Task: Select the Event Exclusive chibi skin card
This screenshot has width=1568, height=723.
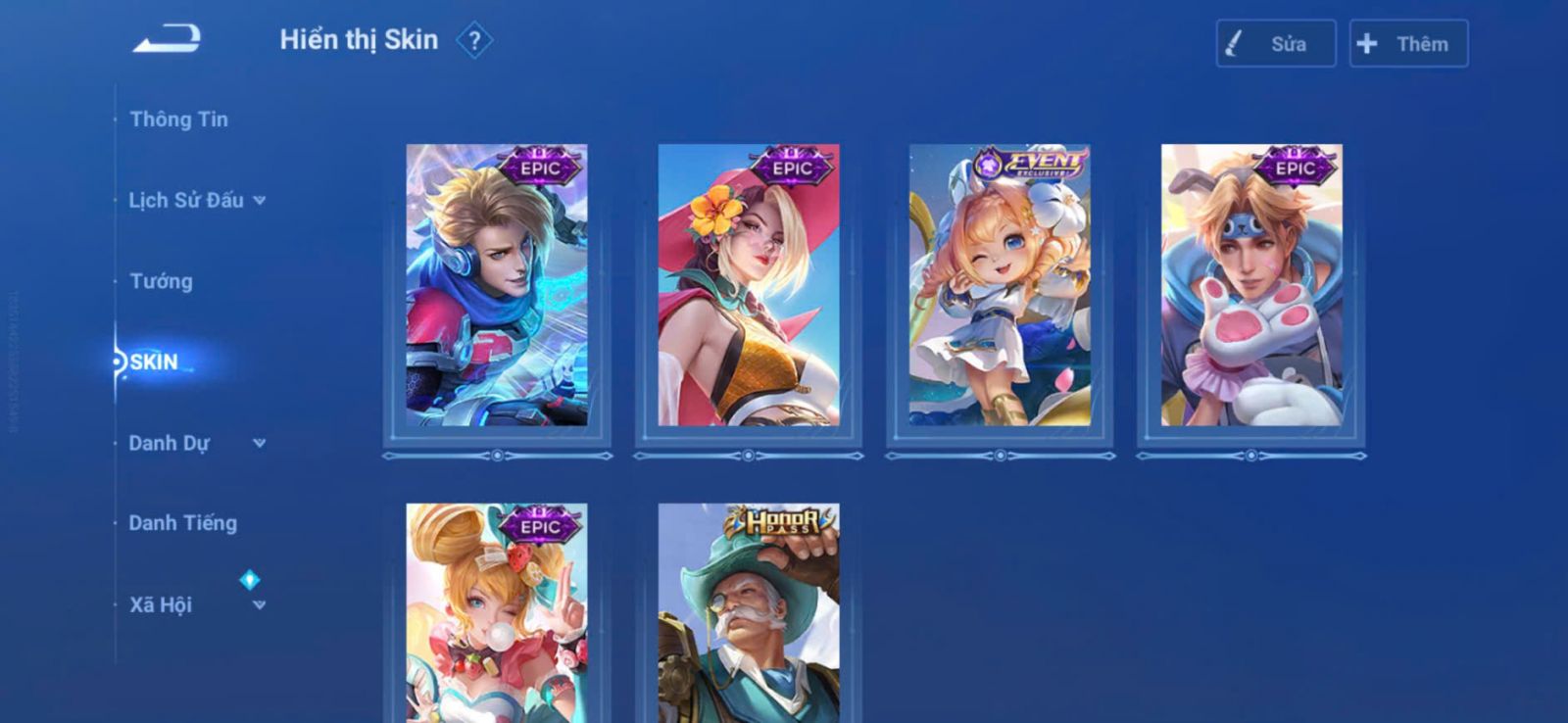Action: click(1000, 285)
